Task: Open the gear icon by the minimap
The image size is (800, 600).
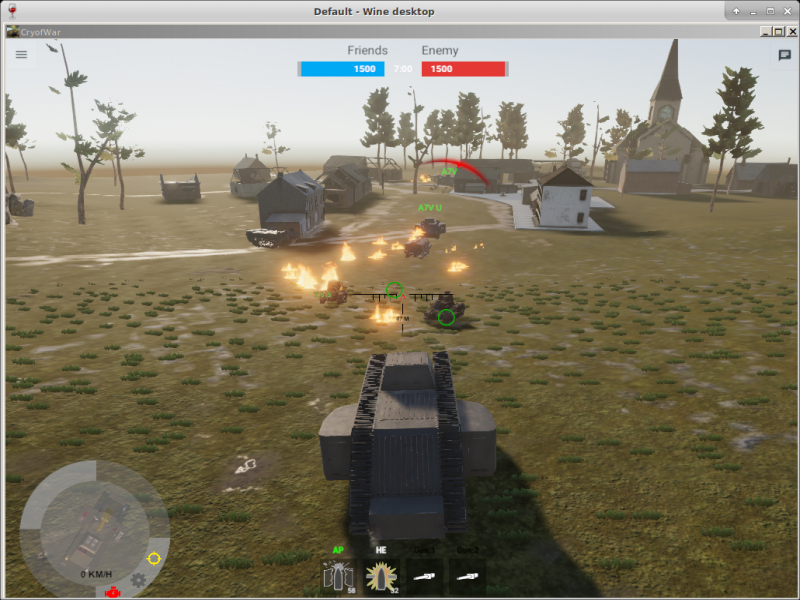Action: [138, 581]
